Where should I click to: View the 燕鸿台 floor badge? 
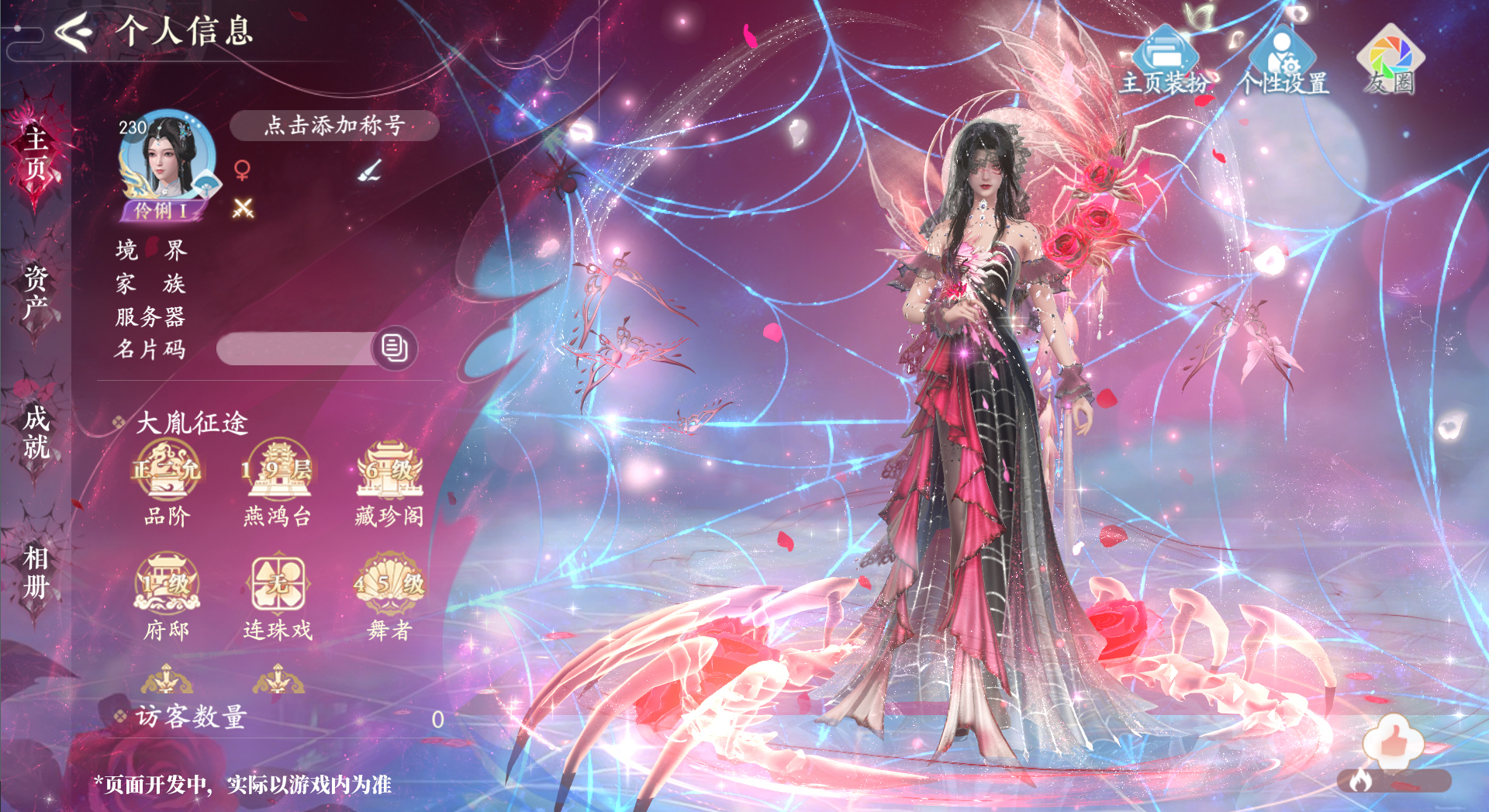278,471
